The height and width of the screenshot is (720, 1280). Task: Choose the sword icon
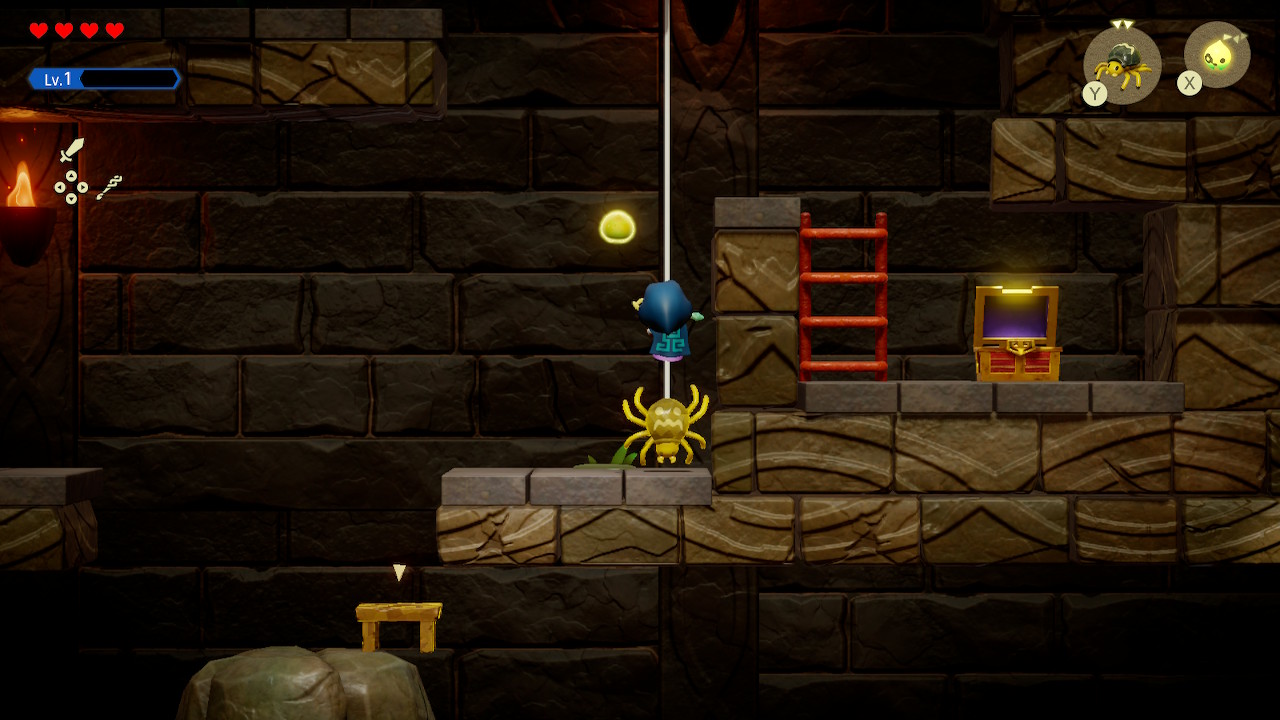pos(72,150)
